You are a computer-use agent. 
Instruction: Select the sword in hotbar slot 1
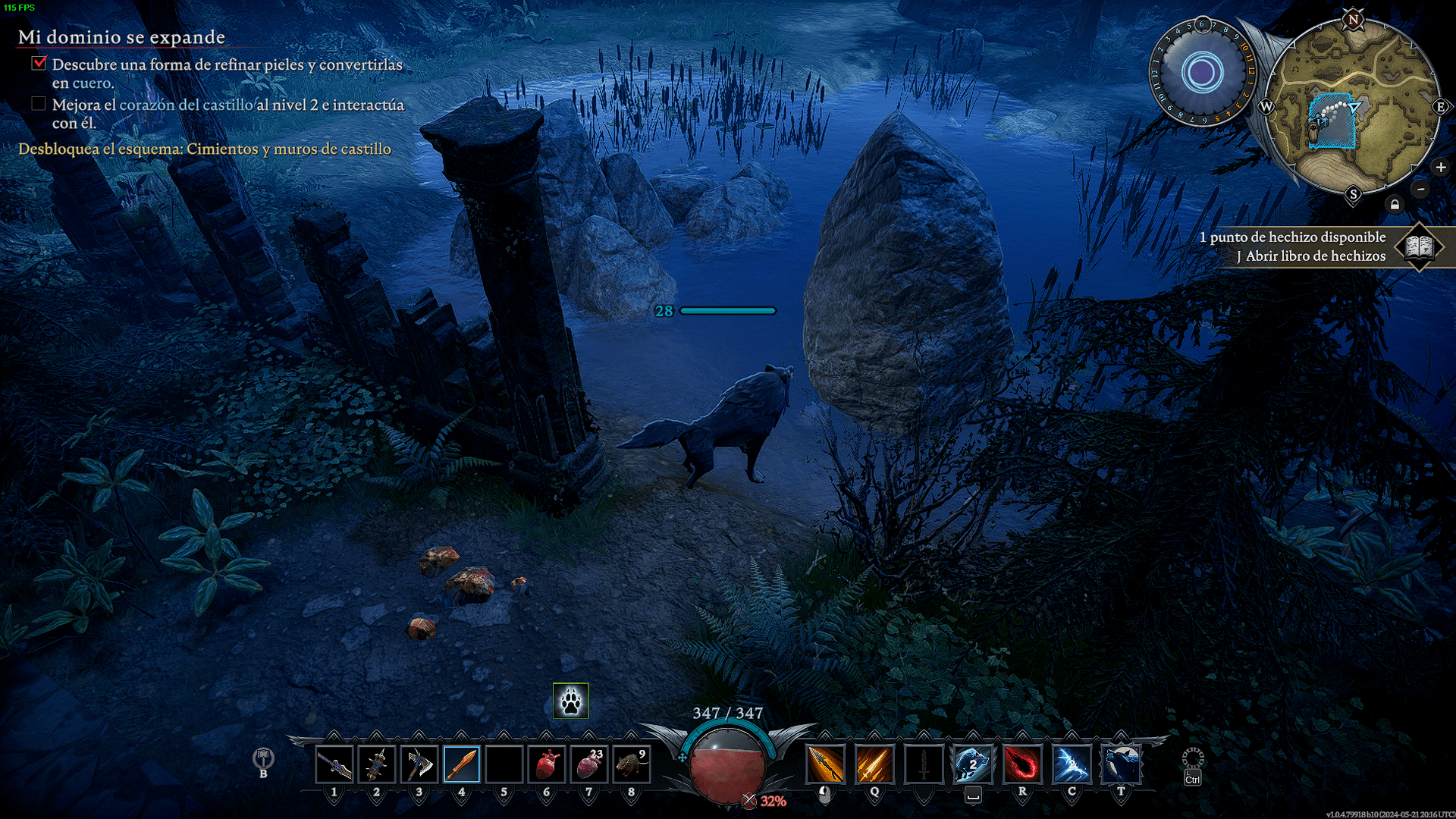[x=334, y=764]
